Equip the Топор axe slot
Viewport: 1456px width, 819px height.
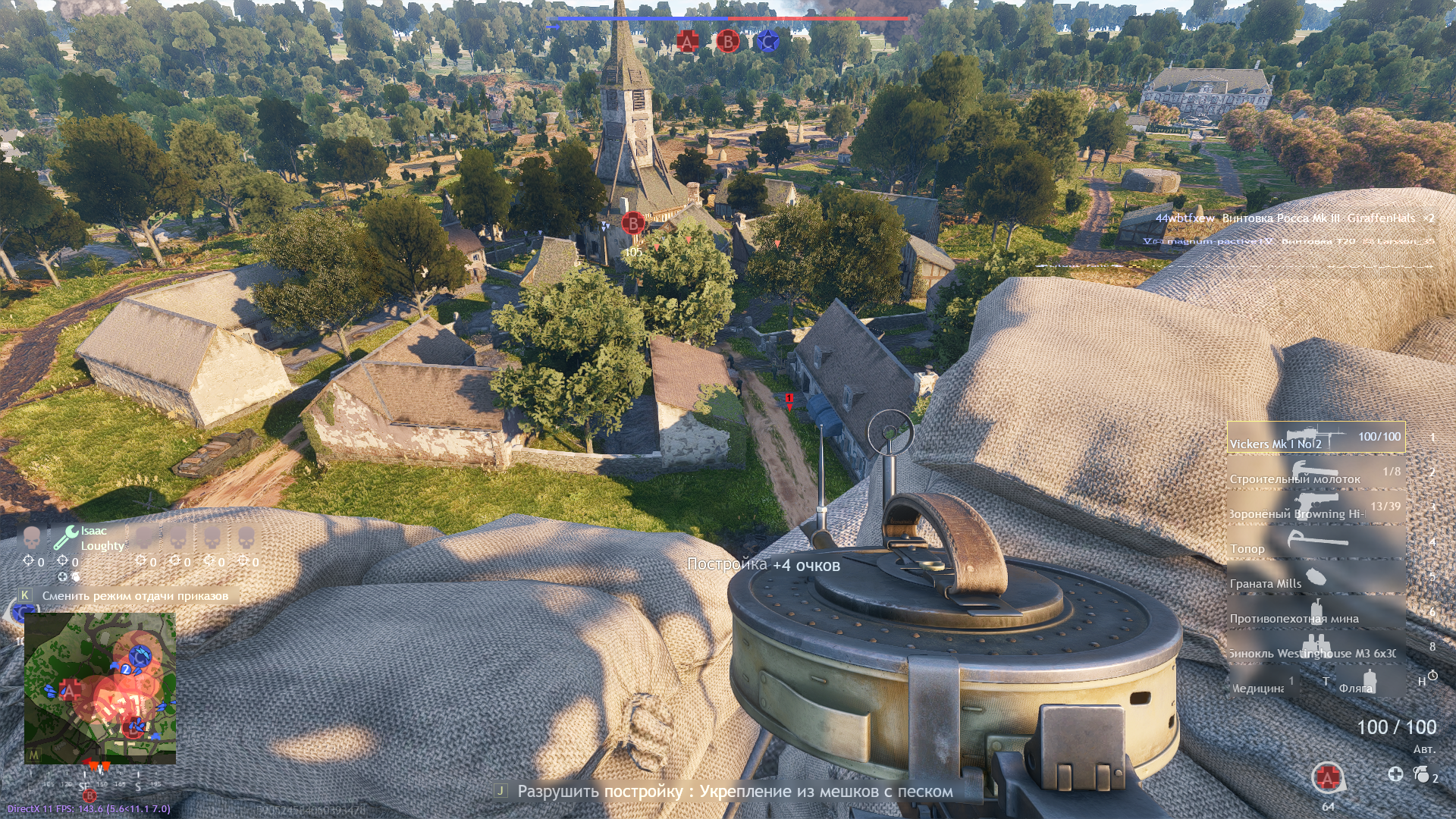point(1316,542)
